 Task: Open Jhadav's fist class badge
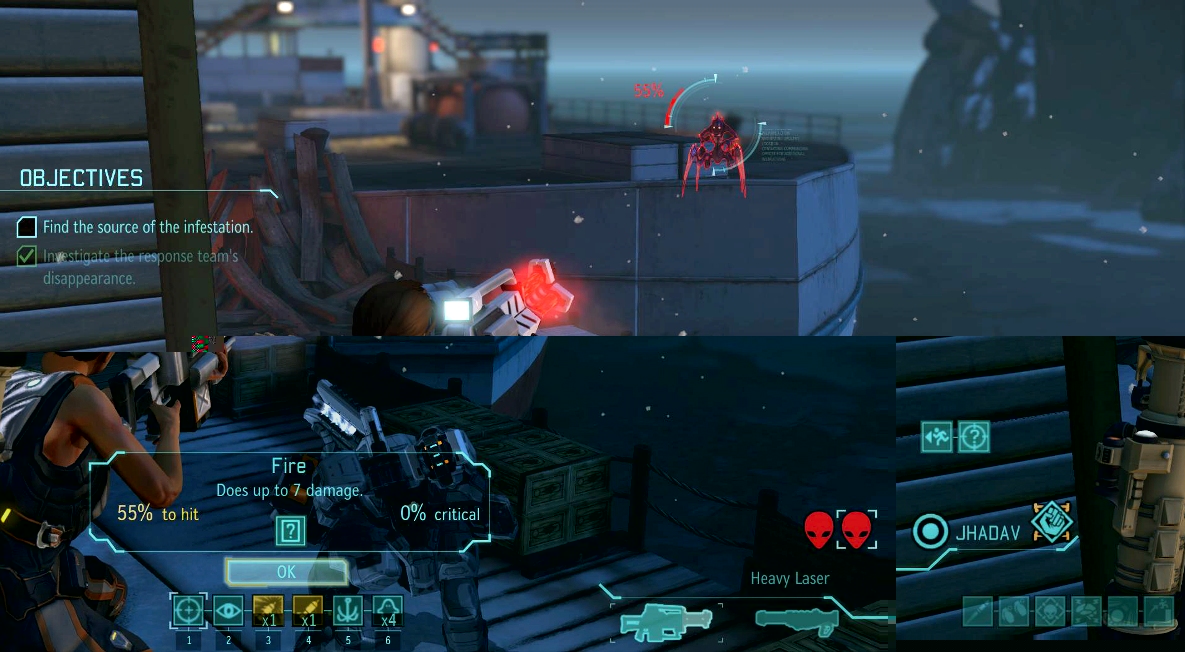coord(1051,520)
